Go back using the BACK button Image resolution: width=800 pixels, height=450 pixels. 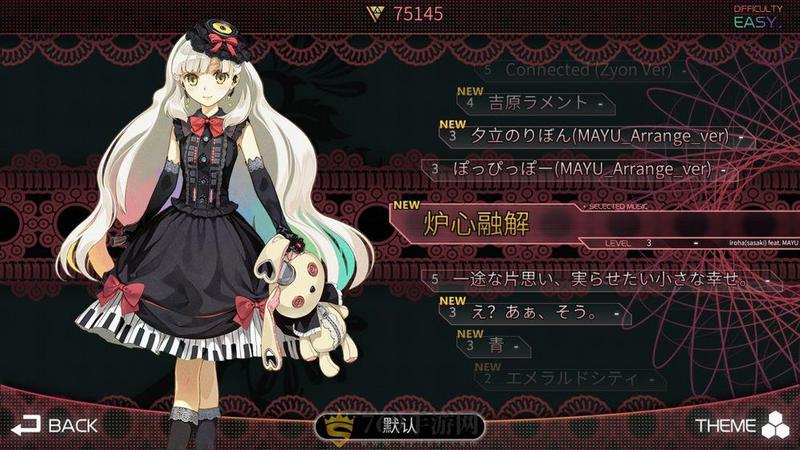[x=55, y=425]
